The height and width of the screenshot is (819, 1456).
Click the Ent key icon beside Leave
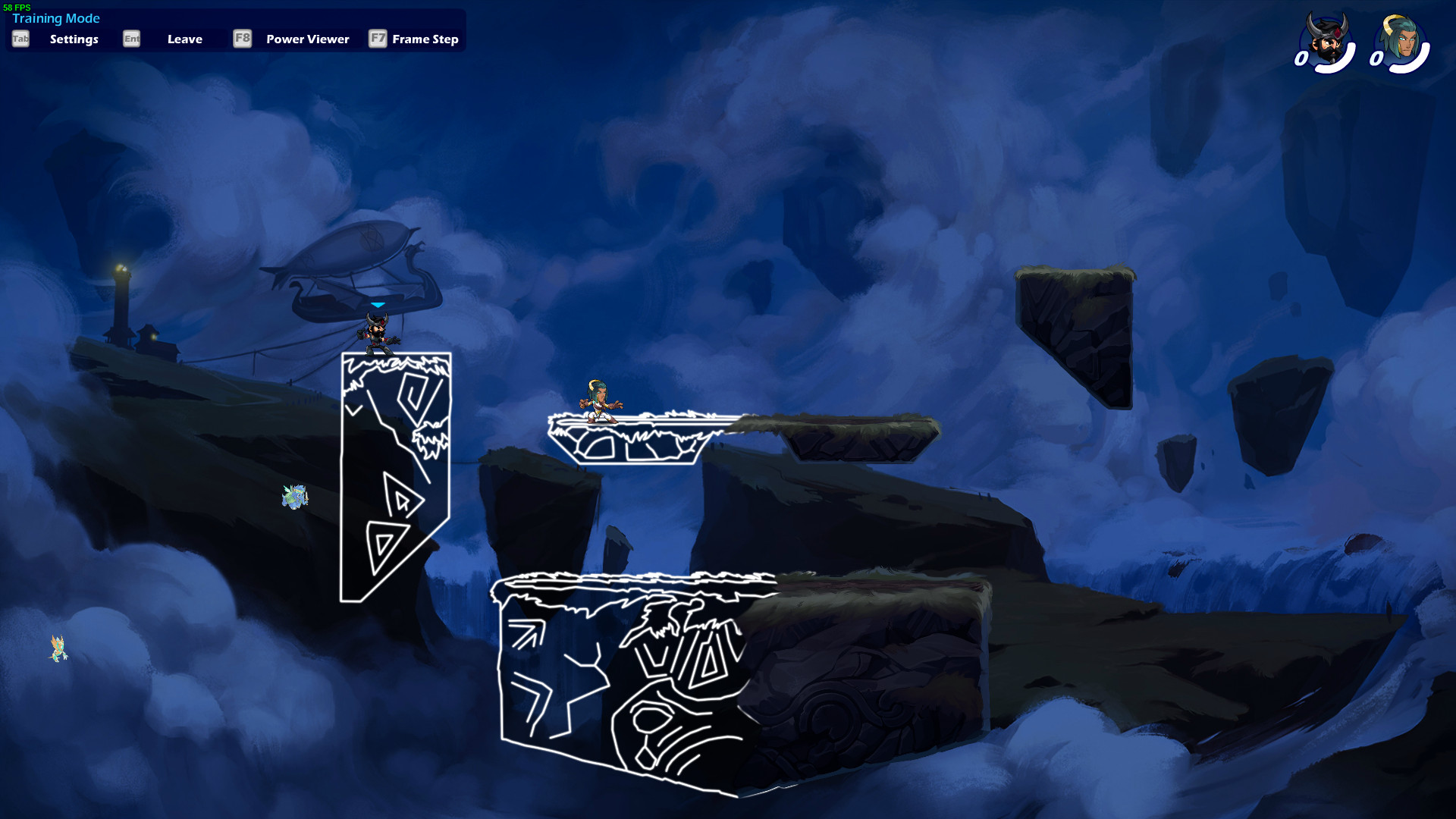(131, 39)
